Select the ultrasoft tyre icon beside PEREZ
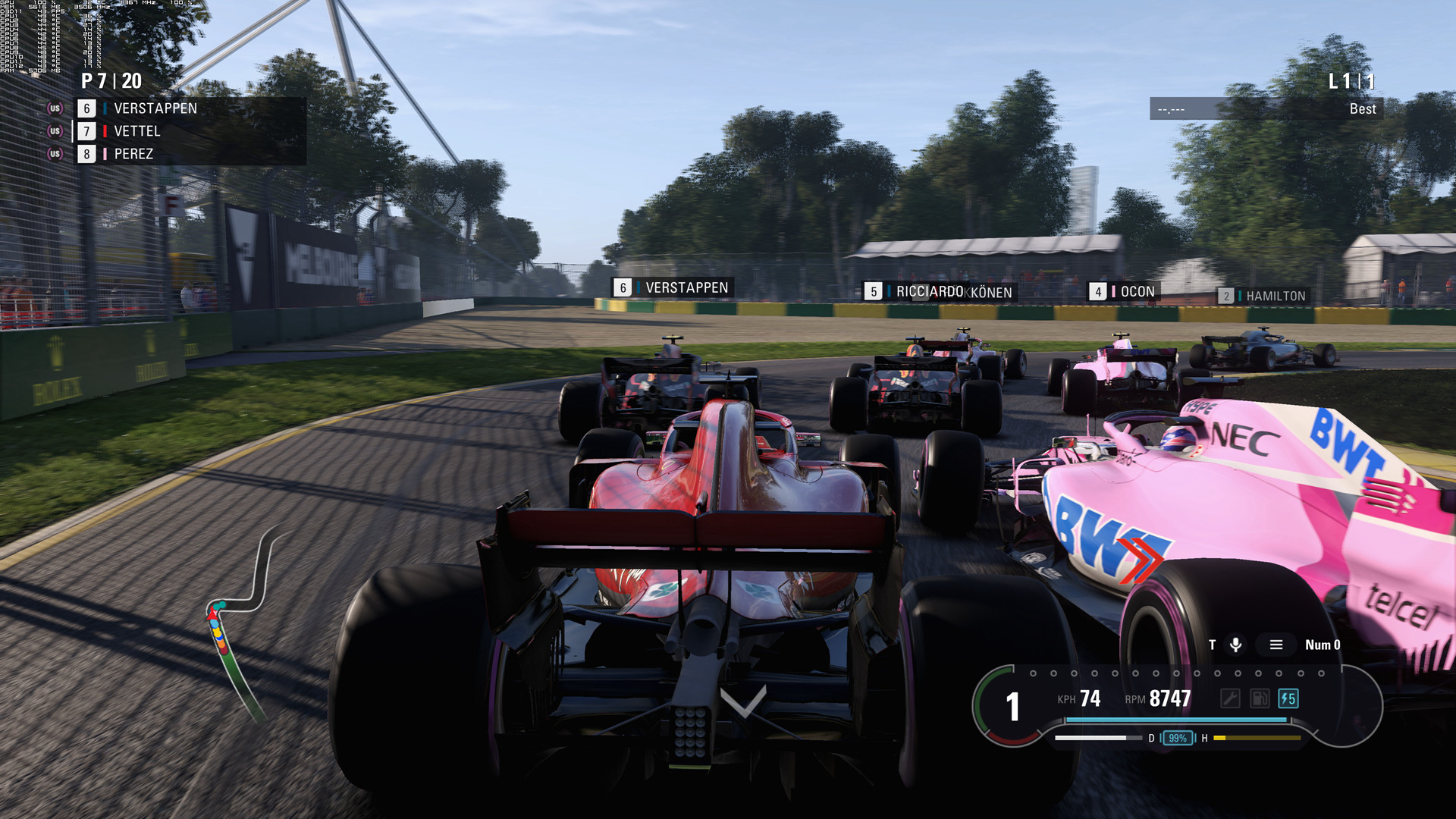 coord(55,154)
